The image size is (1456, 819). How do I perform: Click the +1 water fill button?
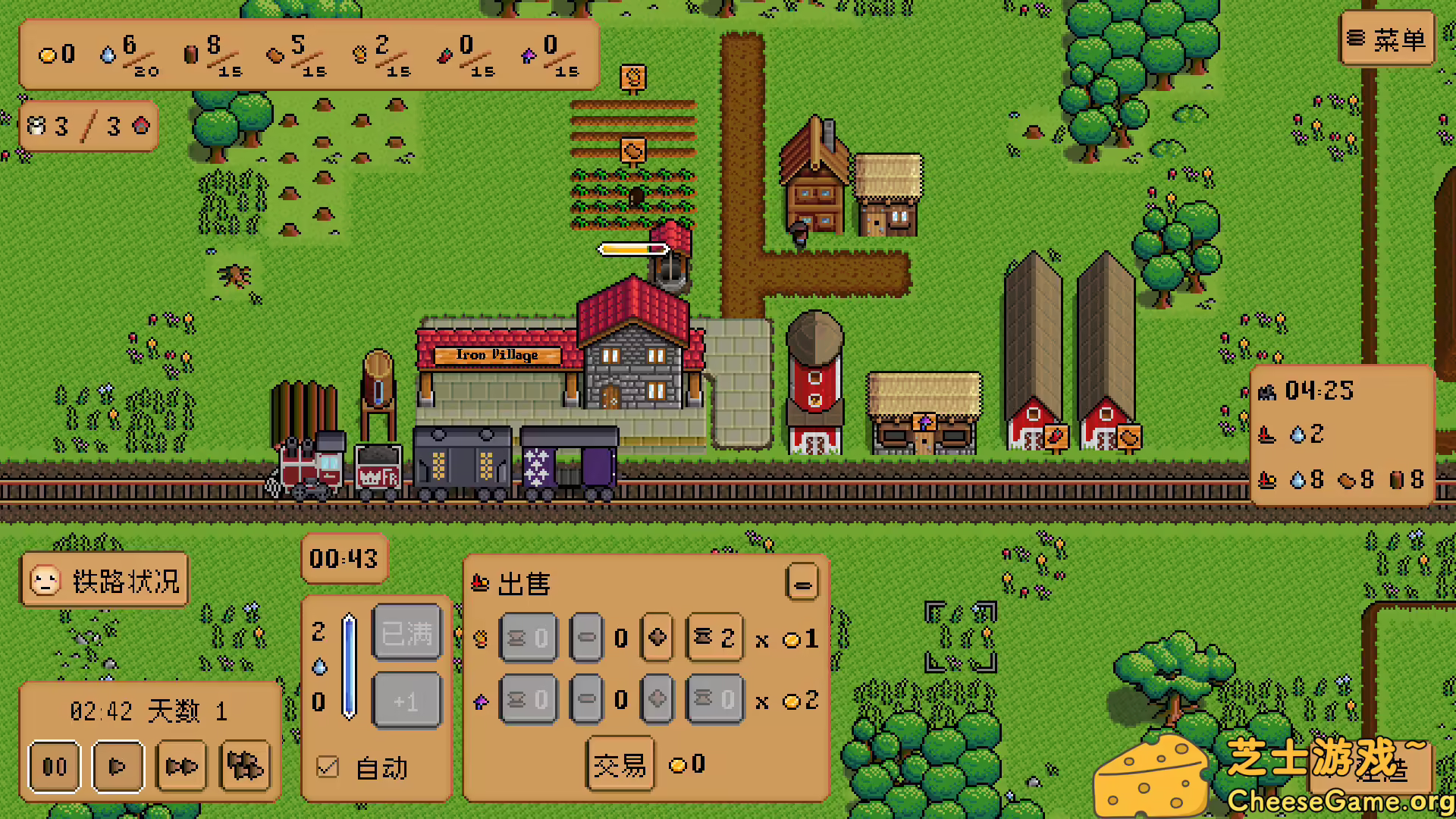(x=406, y=701)
